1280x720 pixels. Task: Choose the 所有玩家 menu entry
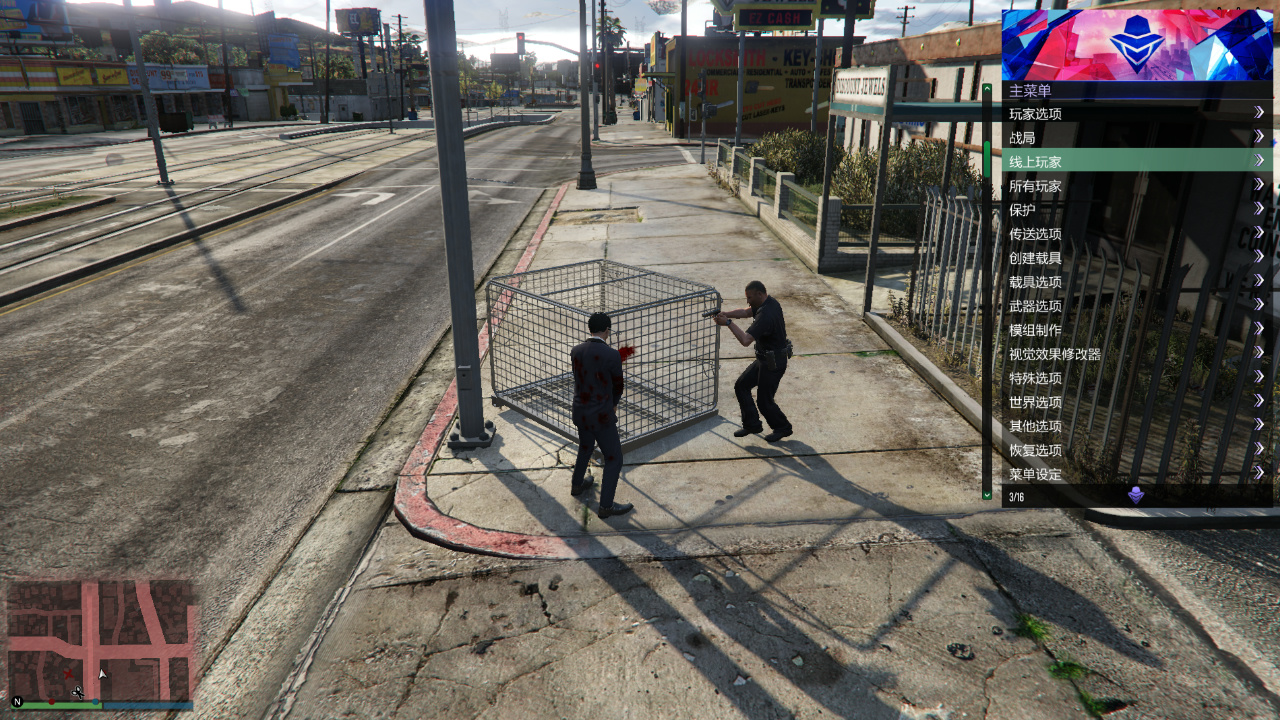click(x=1135, y=186)
